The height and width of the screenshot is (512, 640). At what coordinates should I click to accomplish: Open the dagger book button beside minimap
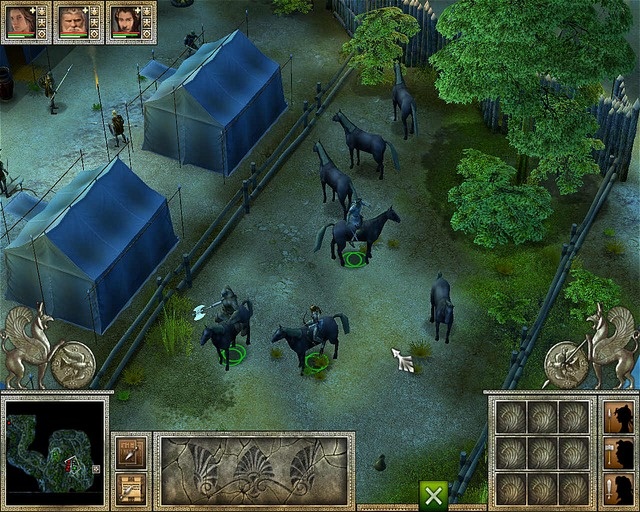(131, 451)
